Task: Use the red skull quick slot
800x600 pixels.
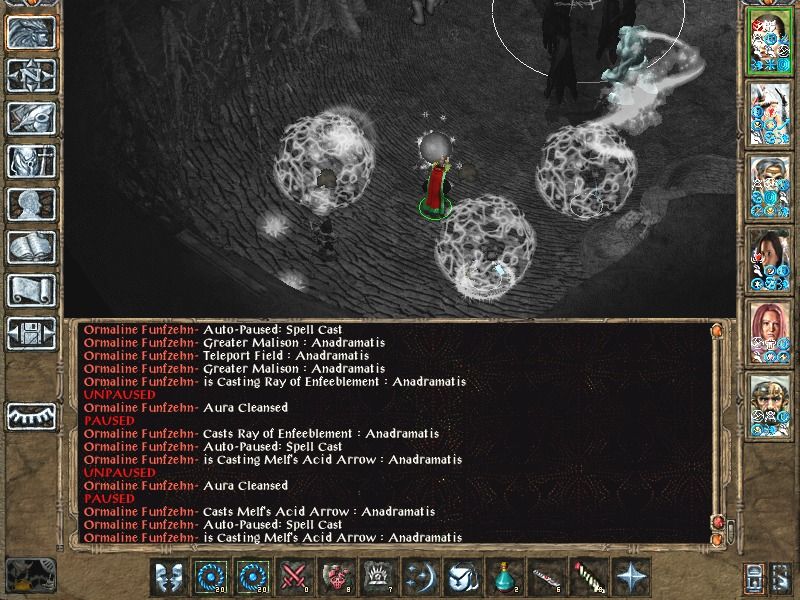Action: tap(335, 578)
